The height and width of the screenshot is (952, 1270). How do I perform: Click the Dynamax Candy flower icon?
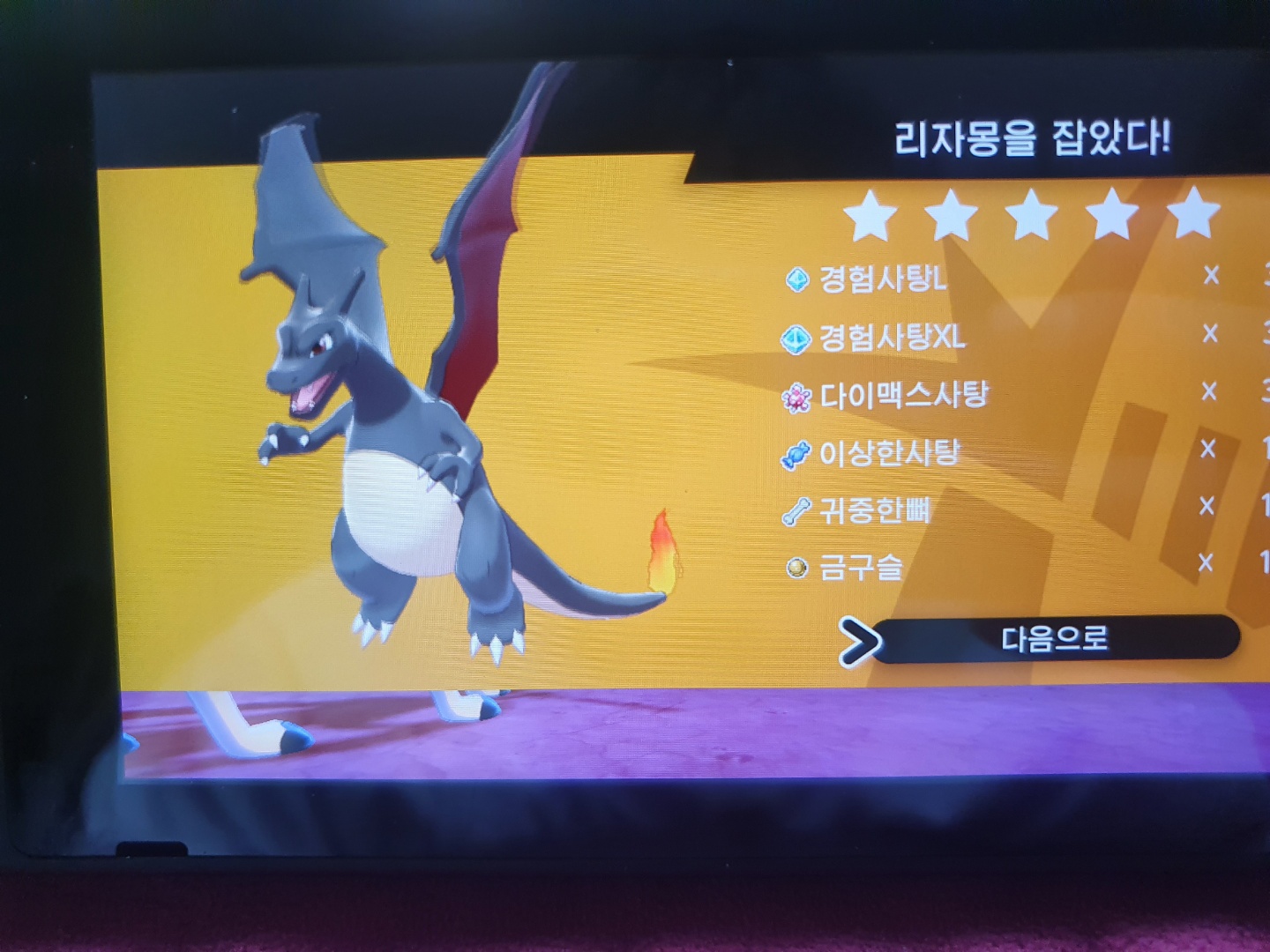coord(796,397)
